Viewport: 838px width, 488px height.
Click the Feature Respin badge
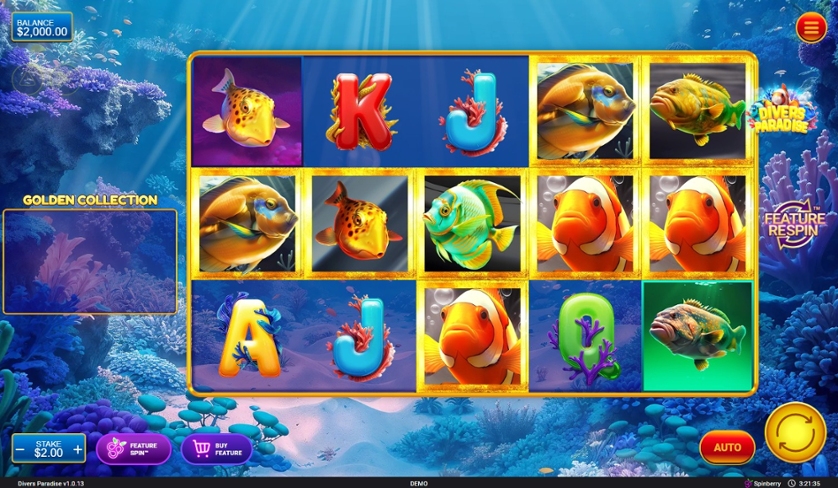click(x=794, y=224)
